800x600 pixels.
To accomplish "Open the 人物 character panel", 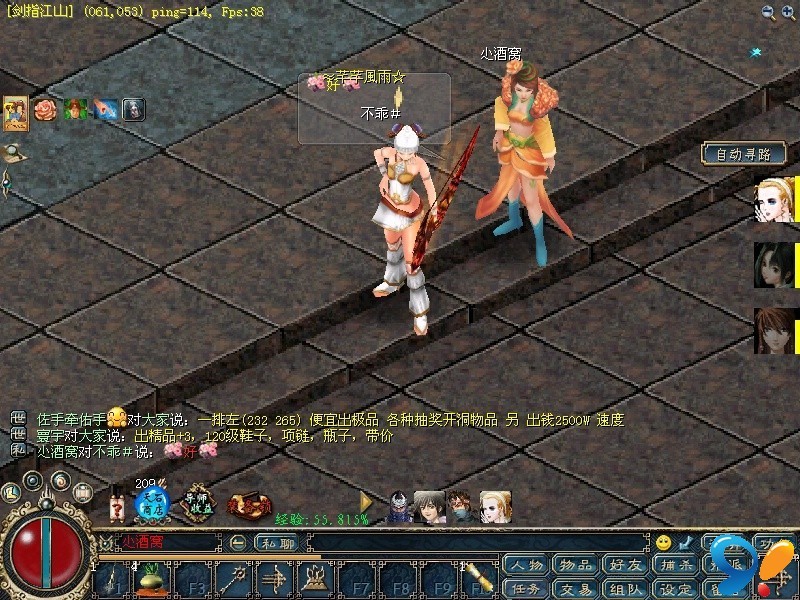I will pyautogui.click(x=526, y=565).
